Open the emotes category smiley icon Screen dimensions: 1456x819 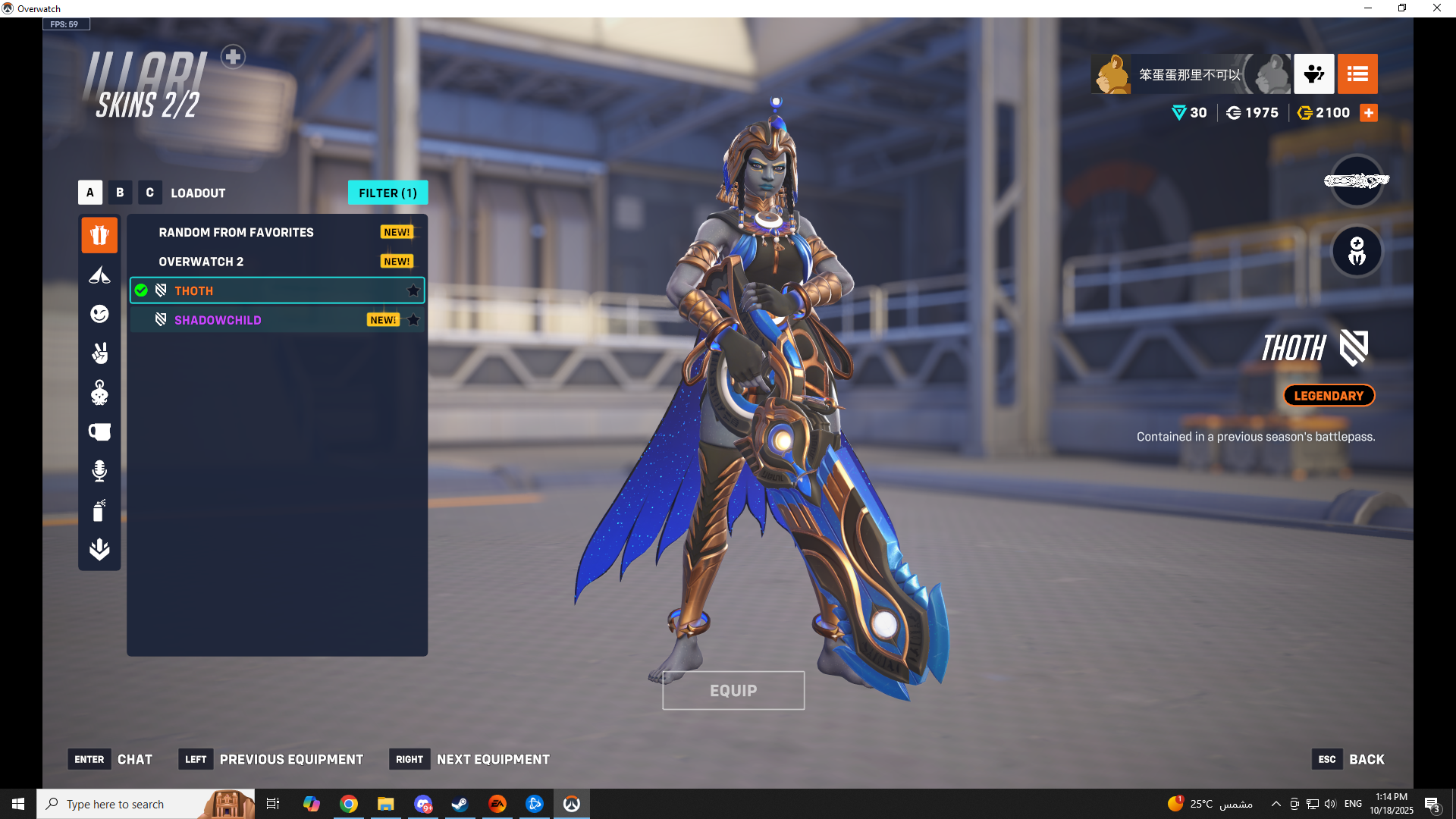pos(99,314)
